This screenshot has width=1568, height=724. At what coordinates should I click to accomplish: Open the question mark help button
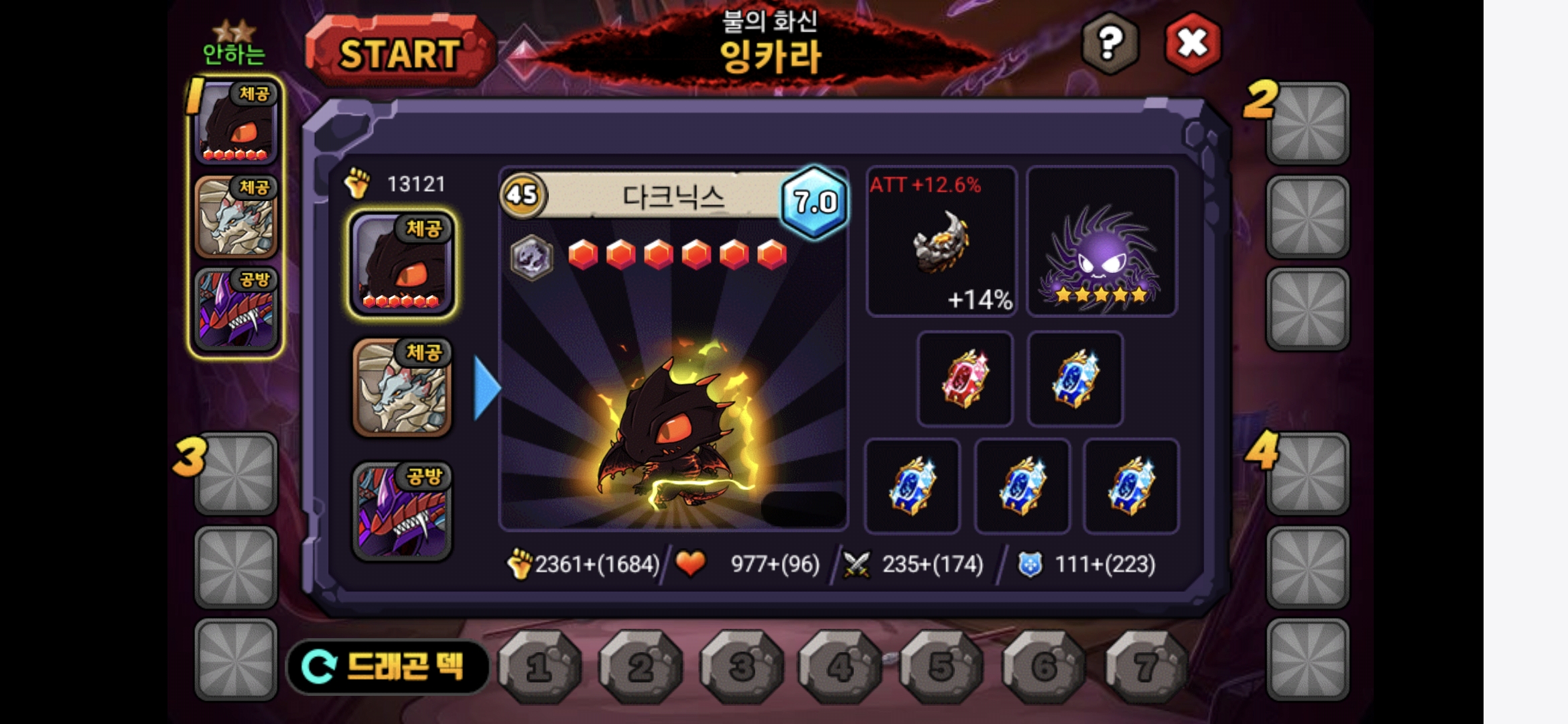(x=1110, y=44)
